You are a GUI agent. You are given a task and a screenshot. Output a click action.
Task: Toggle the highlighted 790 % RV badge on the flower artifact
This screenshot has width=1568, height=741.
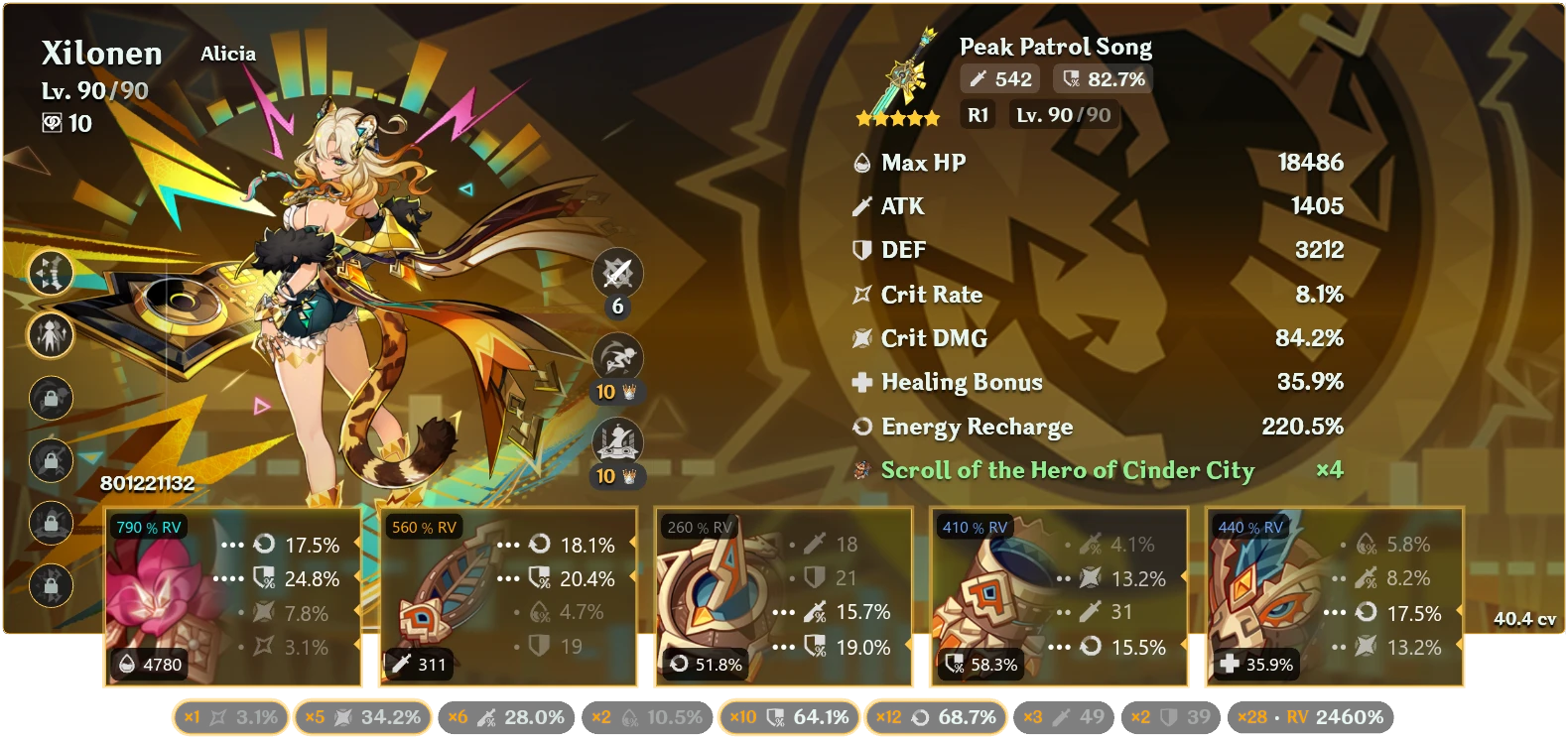(151, 528)
